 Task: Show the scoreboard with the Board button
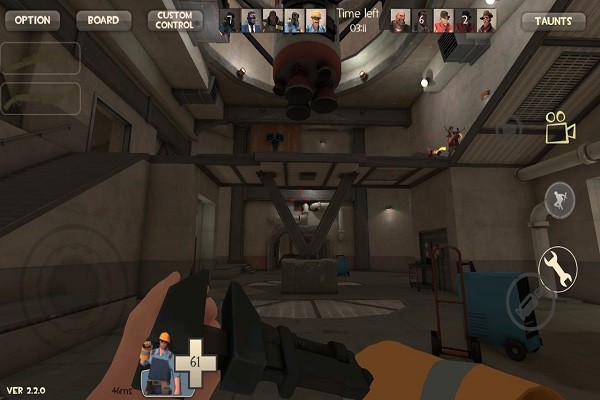click(x=103, y=20)
